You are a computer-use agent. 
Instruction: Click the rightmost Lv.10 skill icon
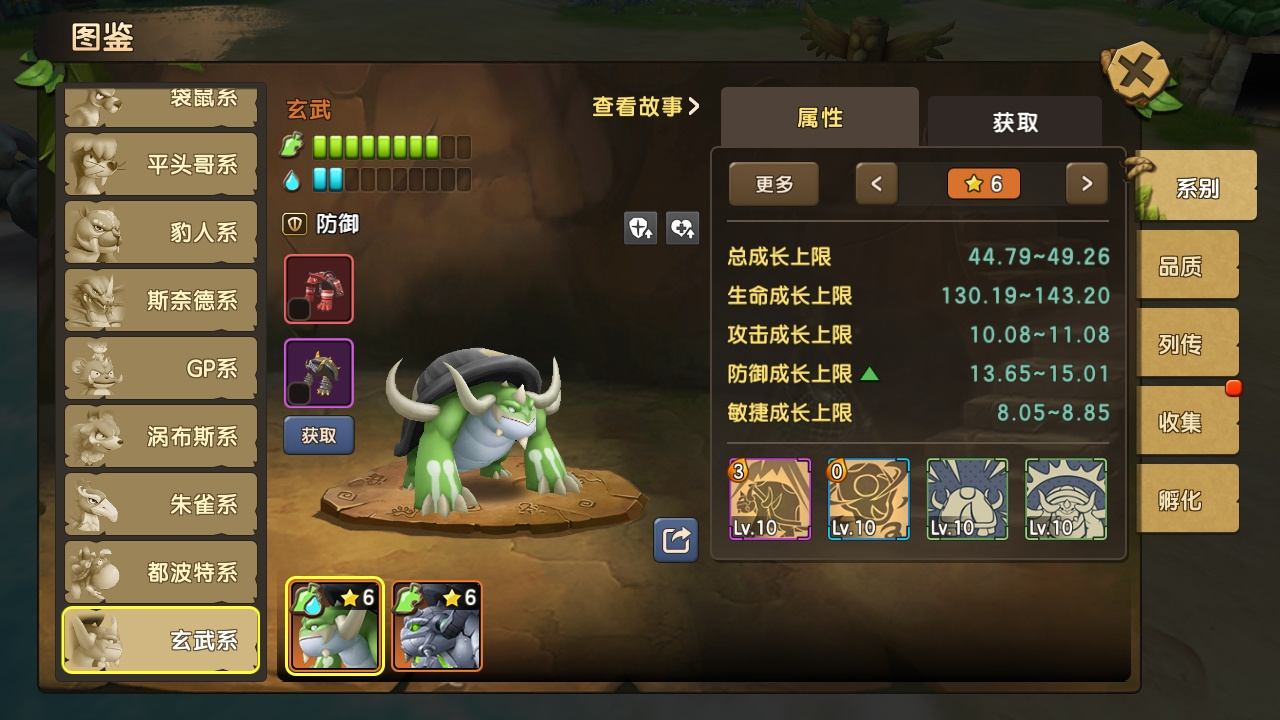pos(1064,498)
